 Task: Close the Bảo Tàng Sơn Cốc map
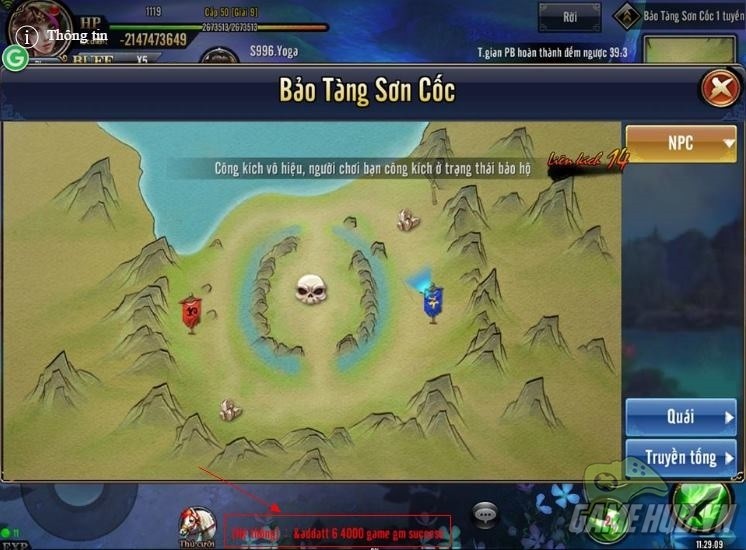pos(718,89)
